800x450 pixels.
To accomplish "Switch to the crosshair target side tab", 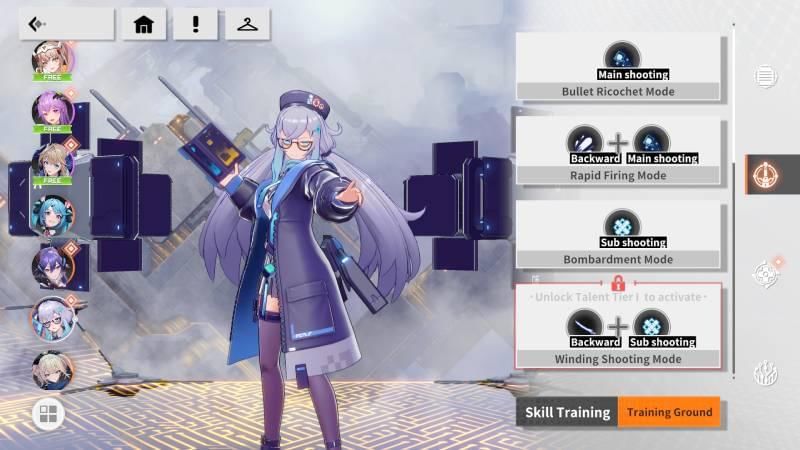I will tap(766, 273).
